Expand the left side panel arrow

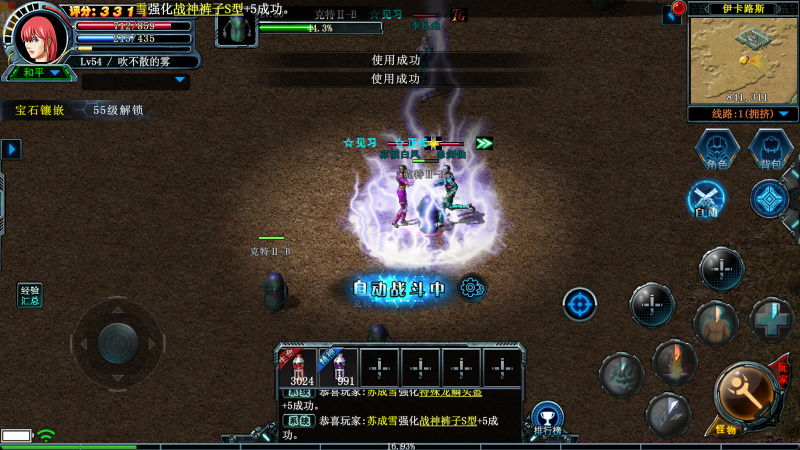(x=11, y=150)
